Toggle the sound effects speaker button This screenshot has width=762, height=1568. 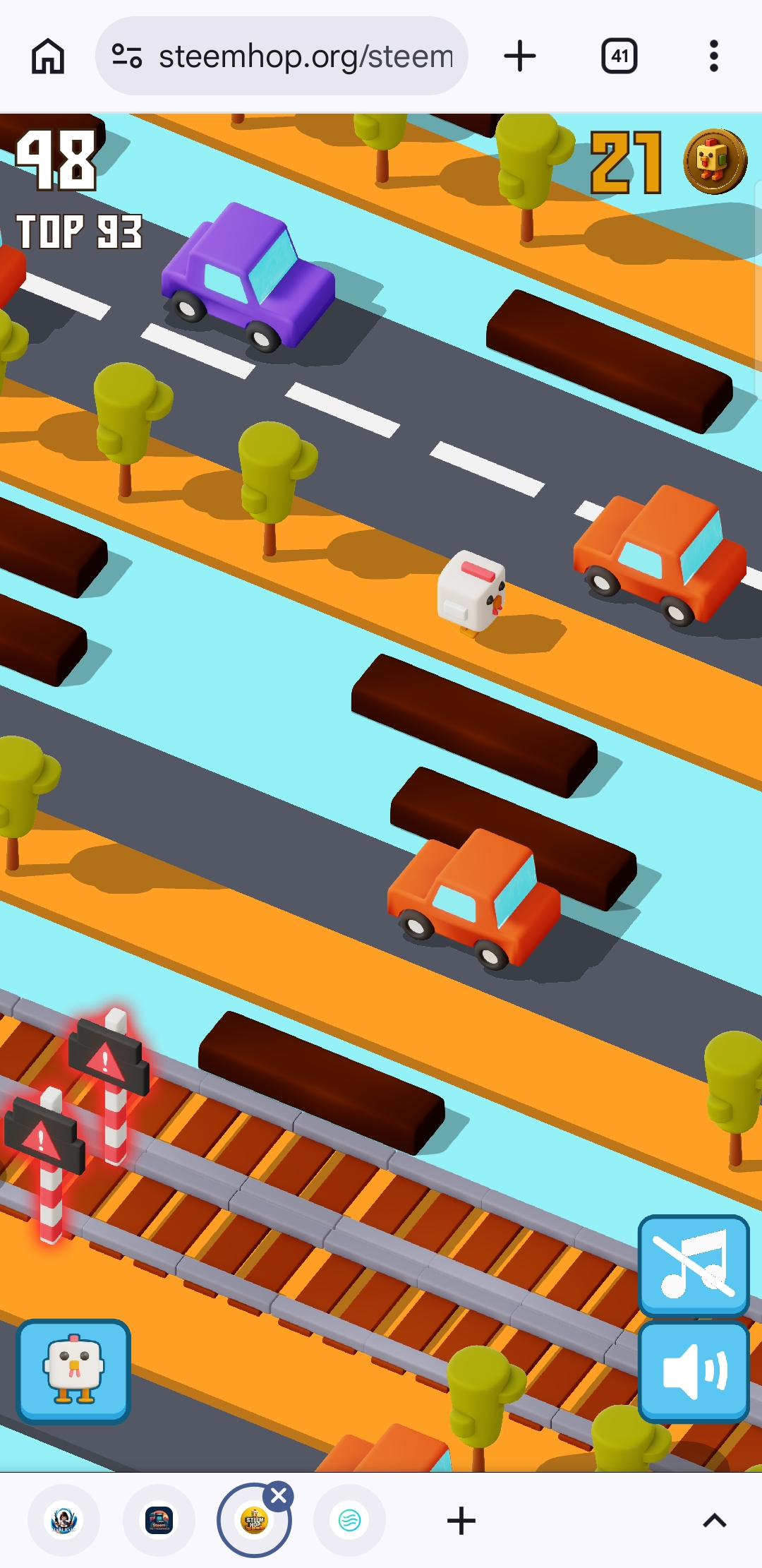(694, 1371)
